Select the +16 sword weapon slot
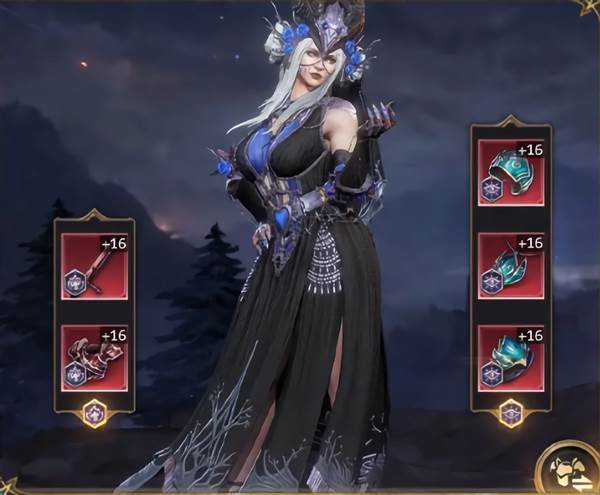Screen dimensions: 600x495 94,264
